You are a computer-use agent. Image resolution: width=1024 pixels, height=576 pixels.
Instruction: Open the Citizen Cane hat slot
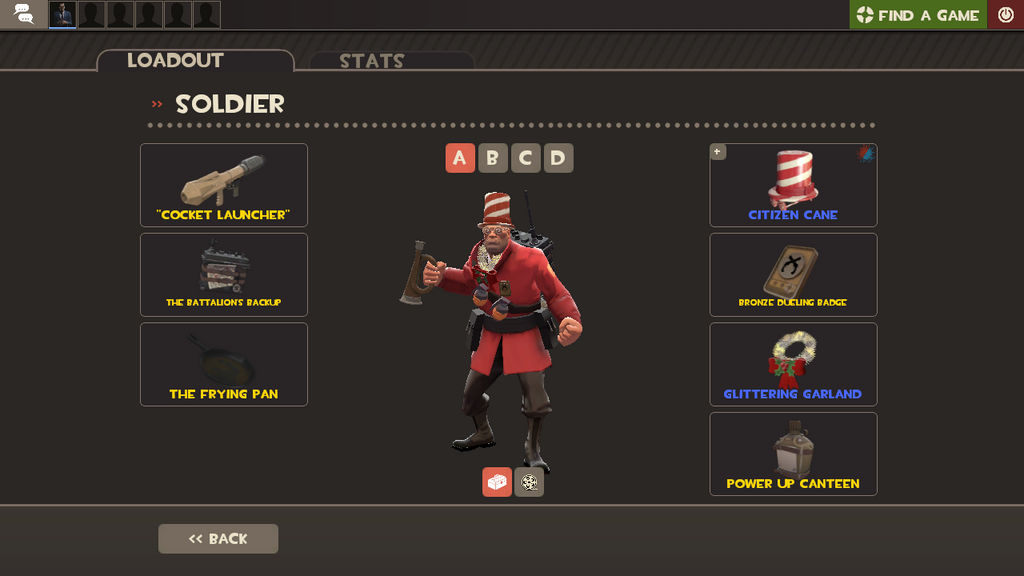click(793, 185)
